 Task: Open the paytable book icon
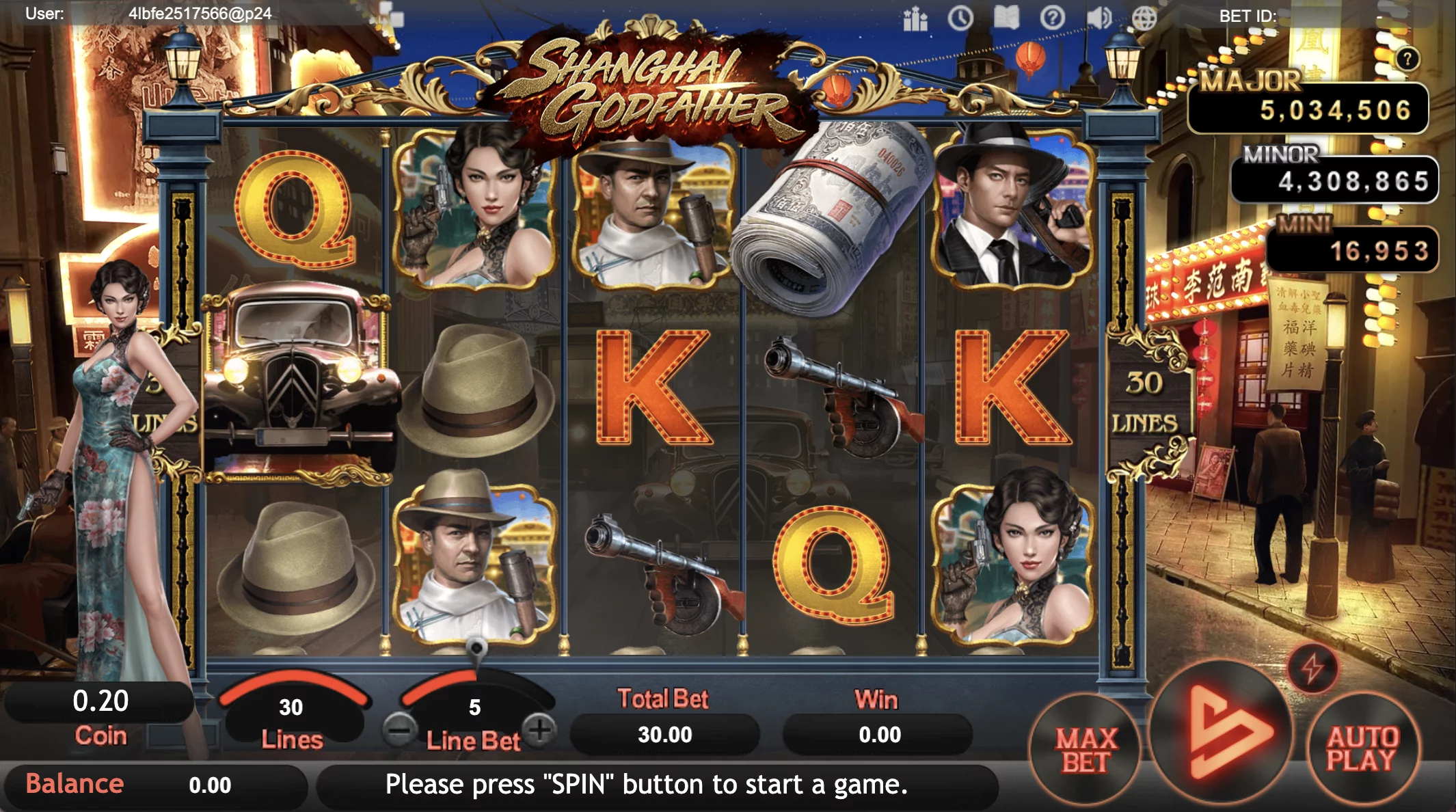point(1006,18)
